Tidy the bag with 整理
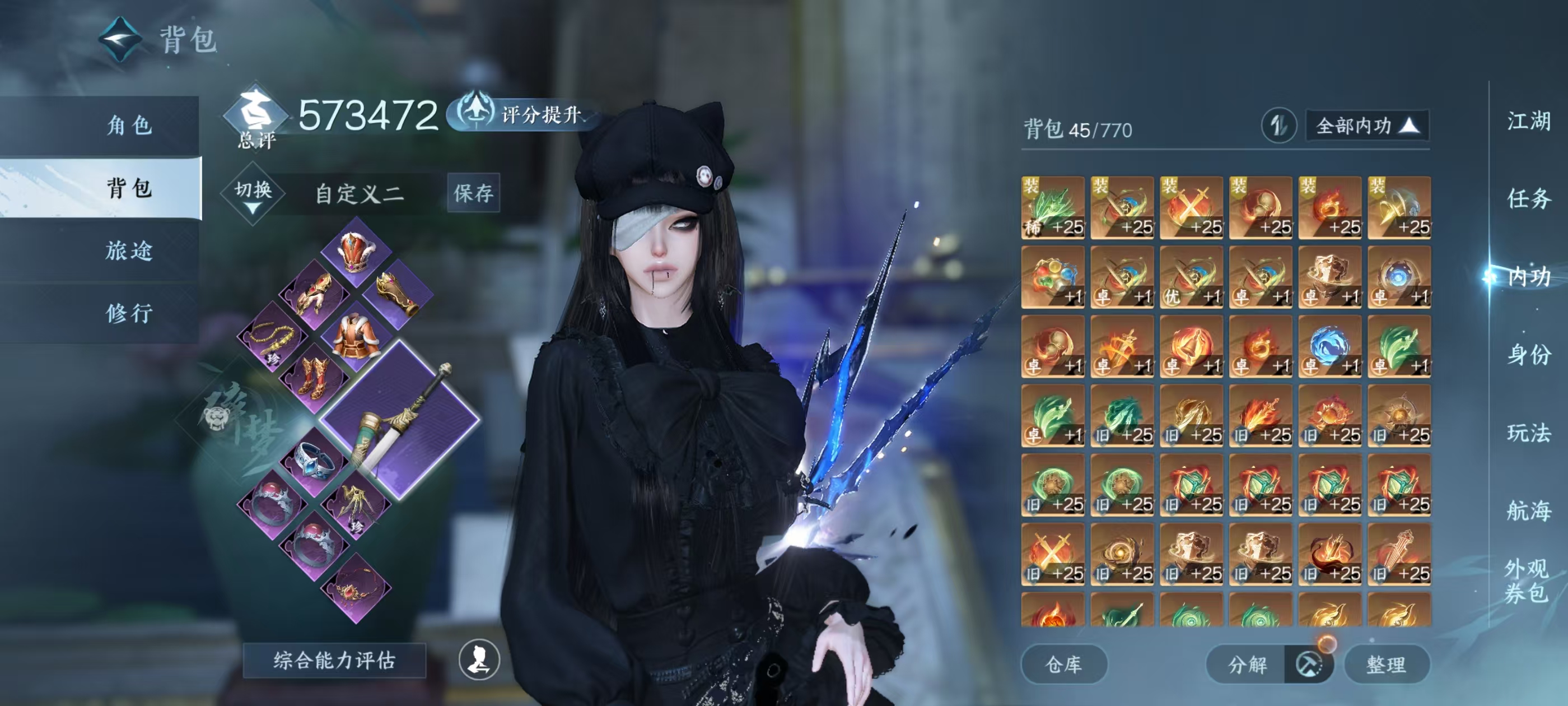The image size is (1568, 706). coord(1386,664)
